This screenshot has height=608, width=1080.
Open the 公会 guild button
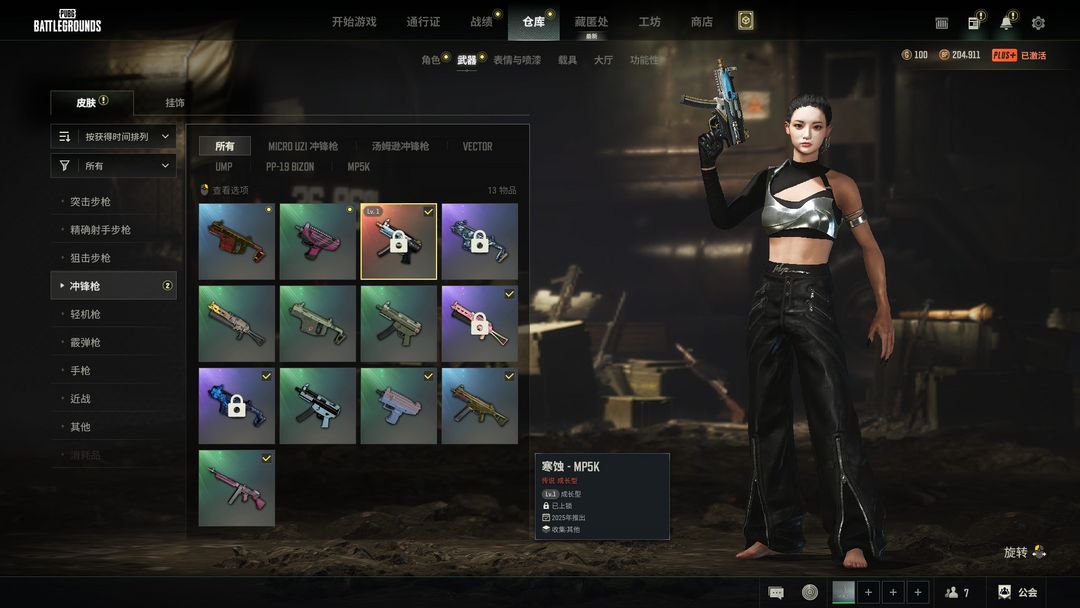[x=1019, y=592]
